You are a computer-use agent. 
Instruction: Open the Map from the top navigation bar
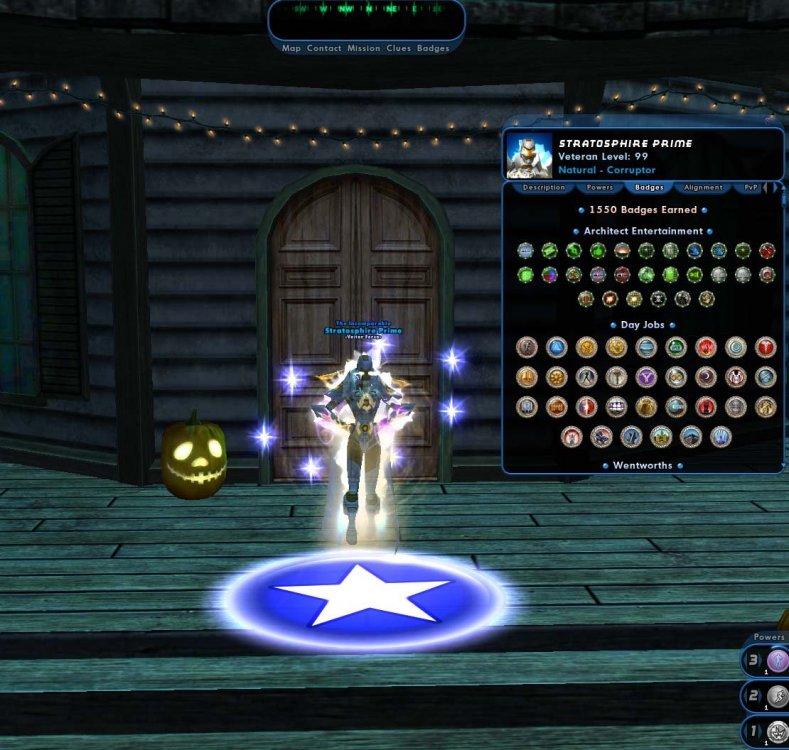[291, 48]
